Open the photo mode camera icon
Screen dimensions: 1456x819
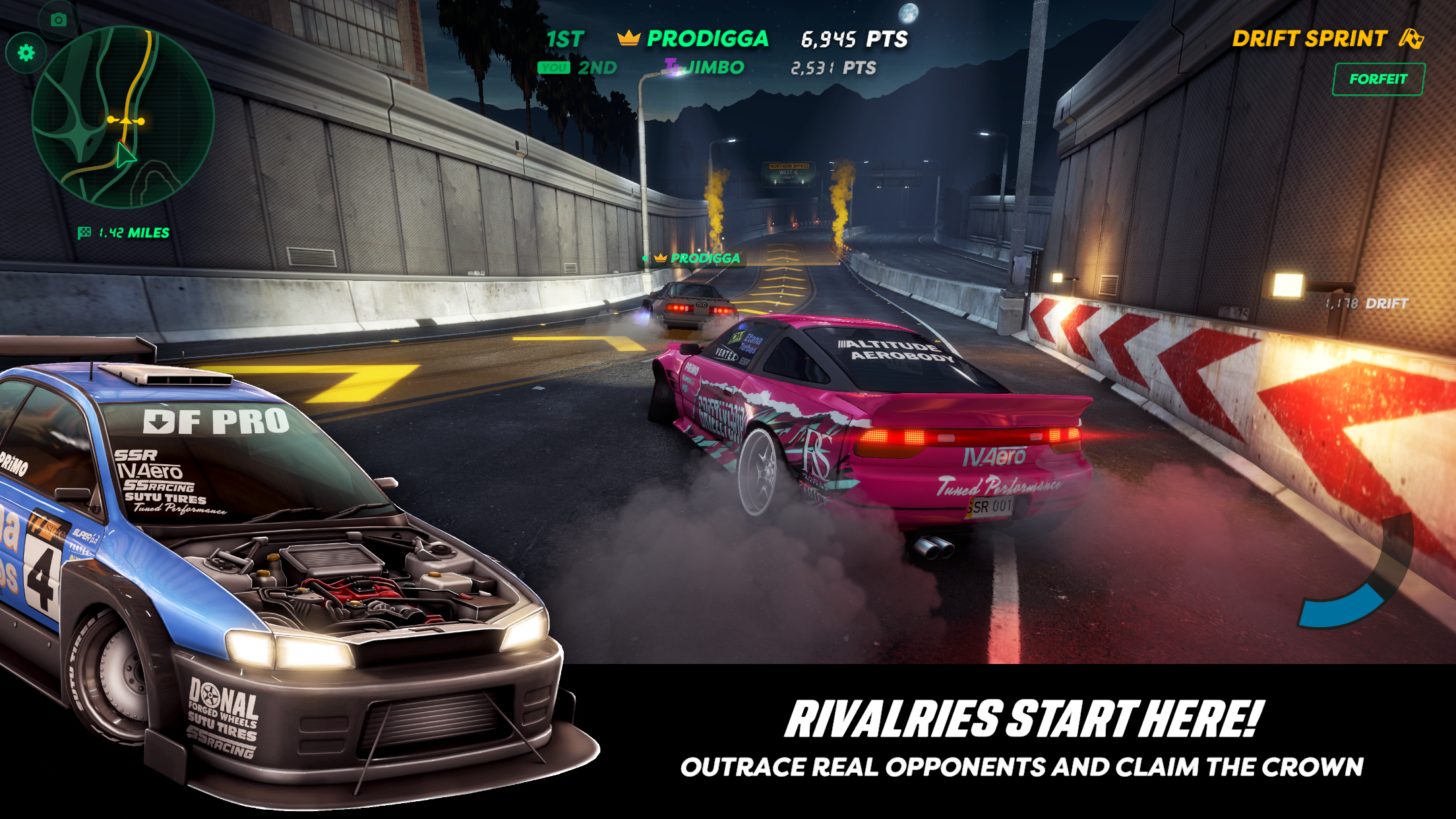click(x=58, y=20)
